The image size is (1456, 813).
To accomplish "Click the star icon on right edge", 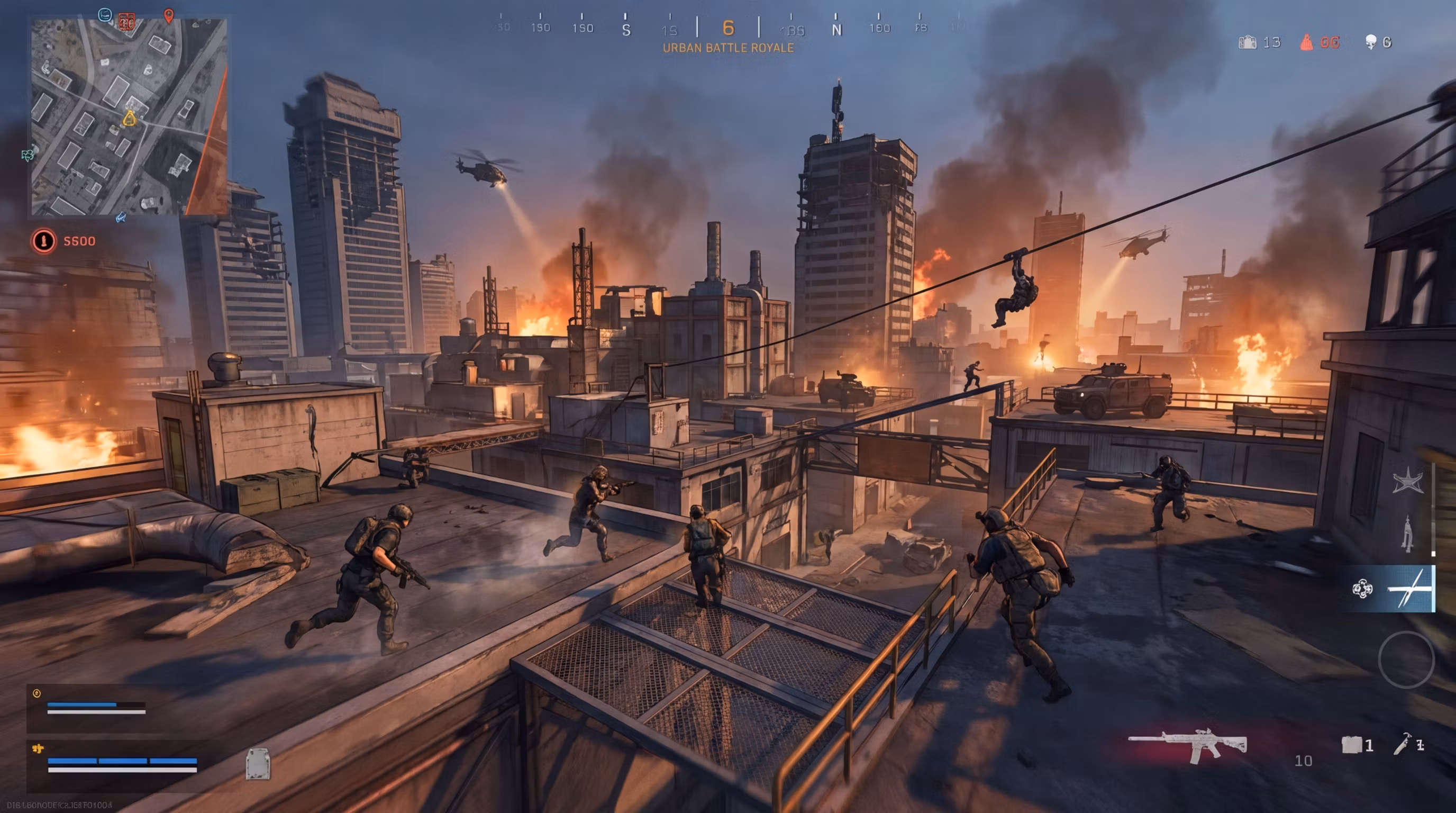I will click(1407, 481).
